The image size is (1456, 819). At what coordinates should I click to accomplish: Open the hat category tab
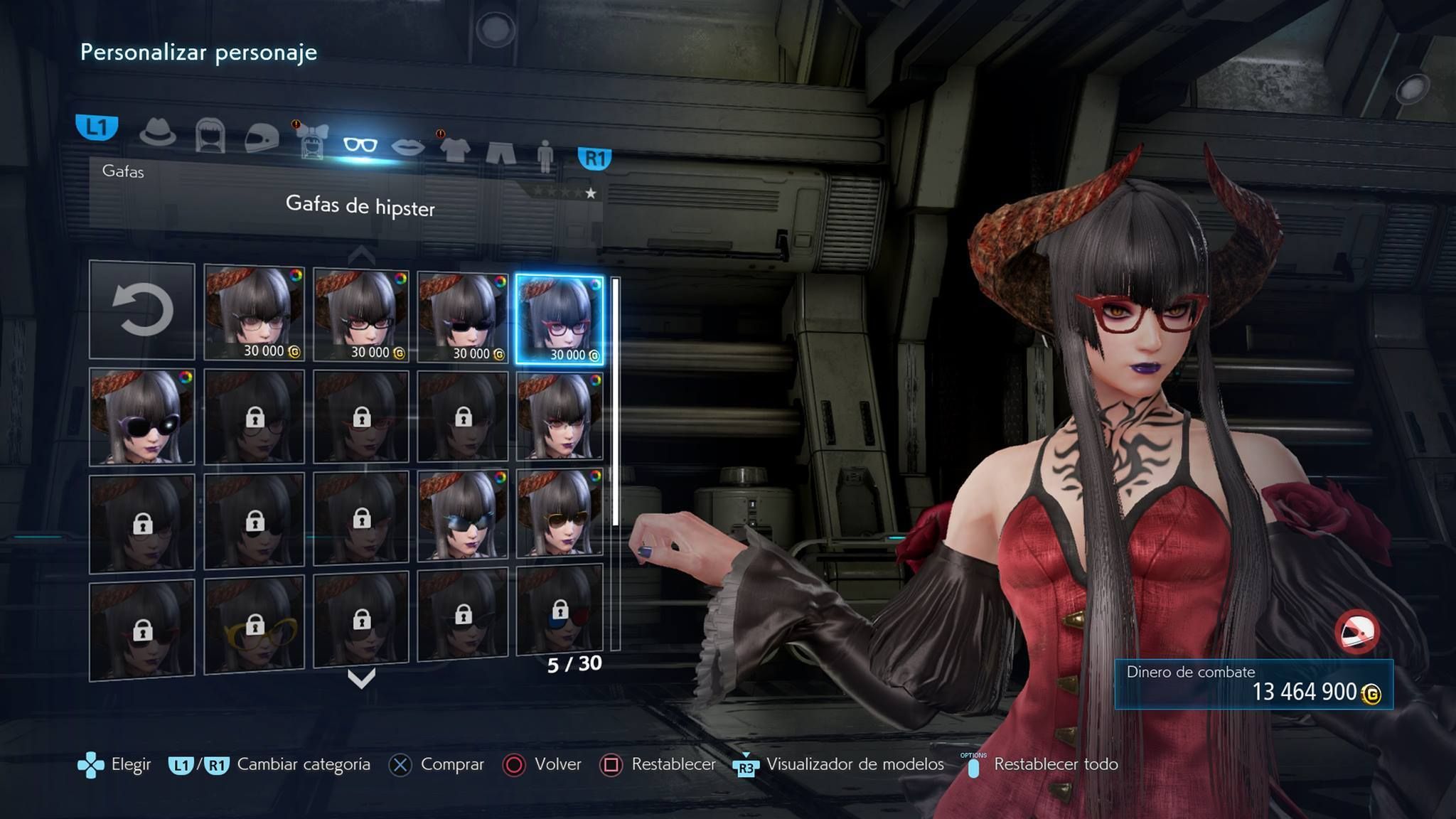(x=157, y=133)
